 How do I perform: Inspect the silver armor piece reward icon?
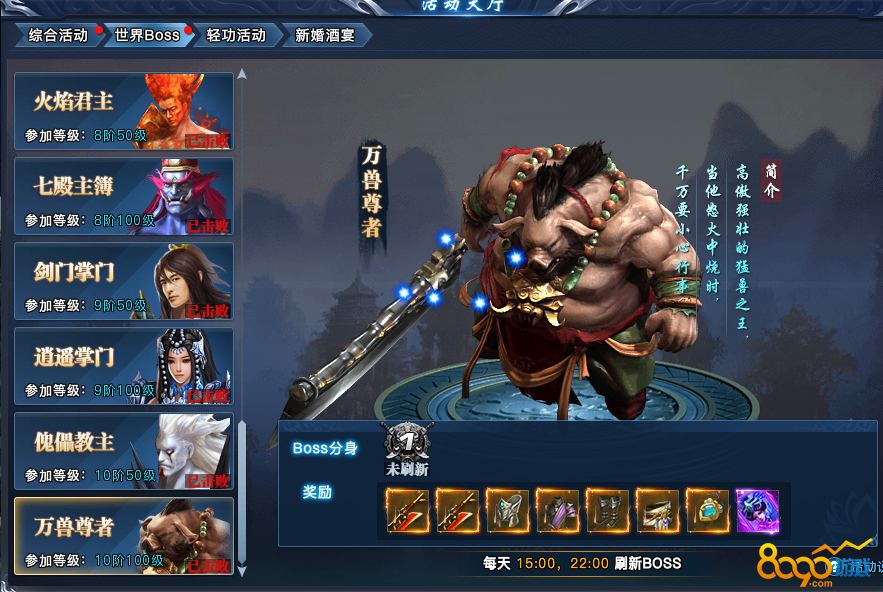[x=508, y=511]
